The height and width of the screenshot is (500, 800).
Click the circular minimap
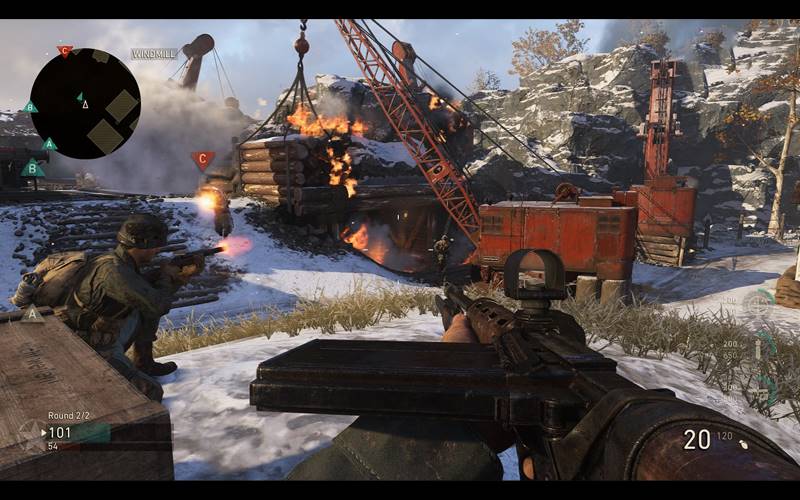[85, 103]
